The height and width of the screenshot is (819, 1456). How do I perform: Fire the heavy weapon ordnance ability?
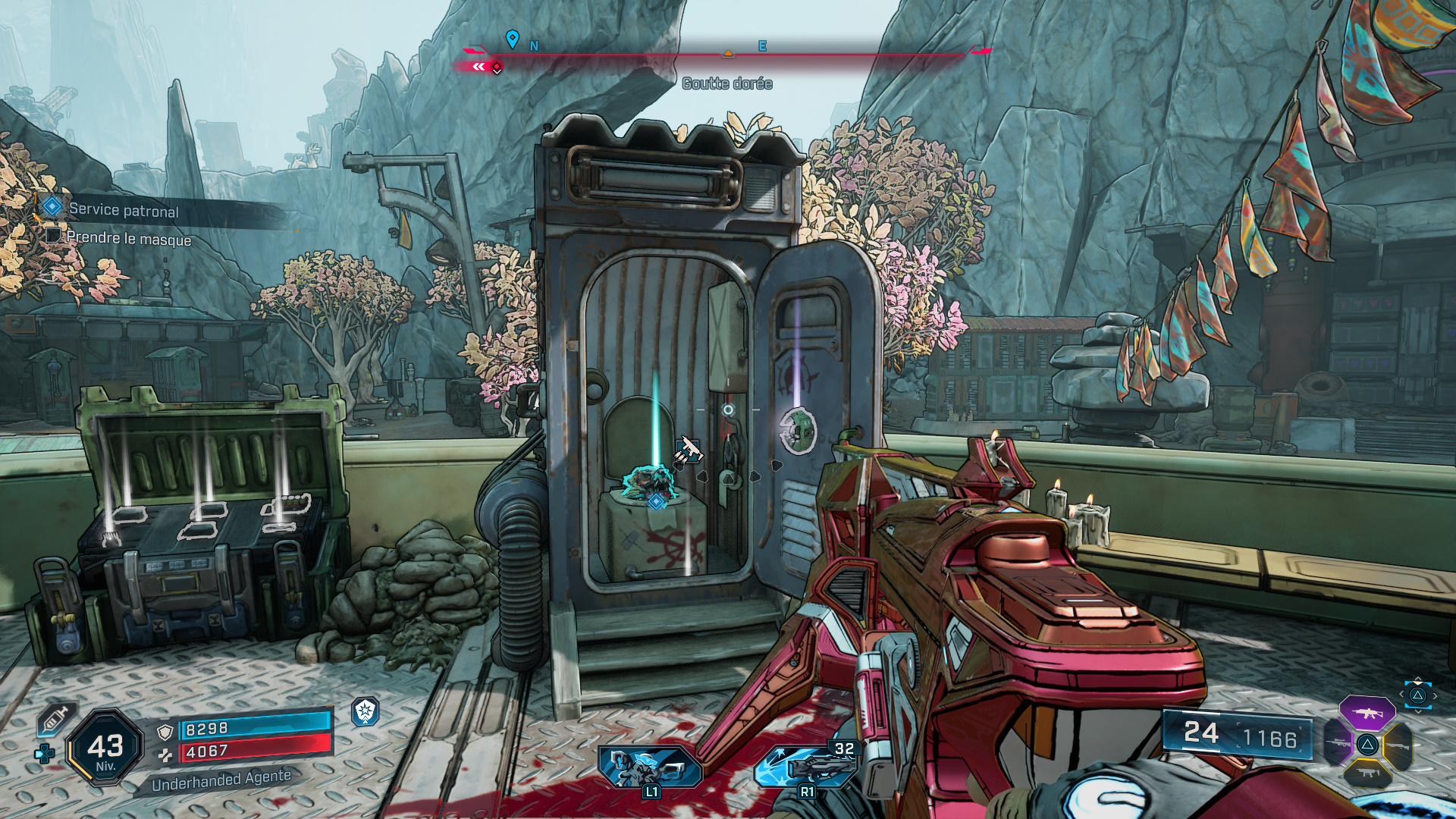pos(807,766)
